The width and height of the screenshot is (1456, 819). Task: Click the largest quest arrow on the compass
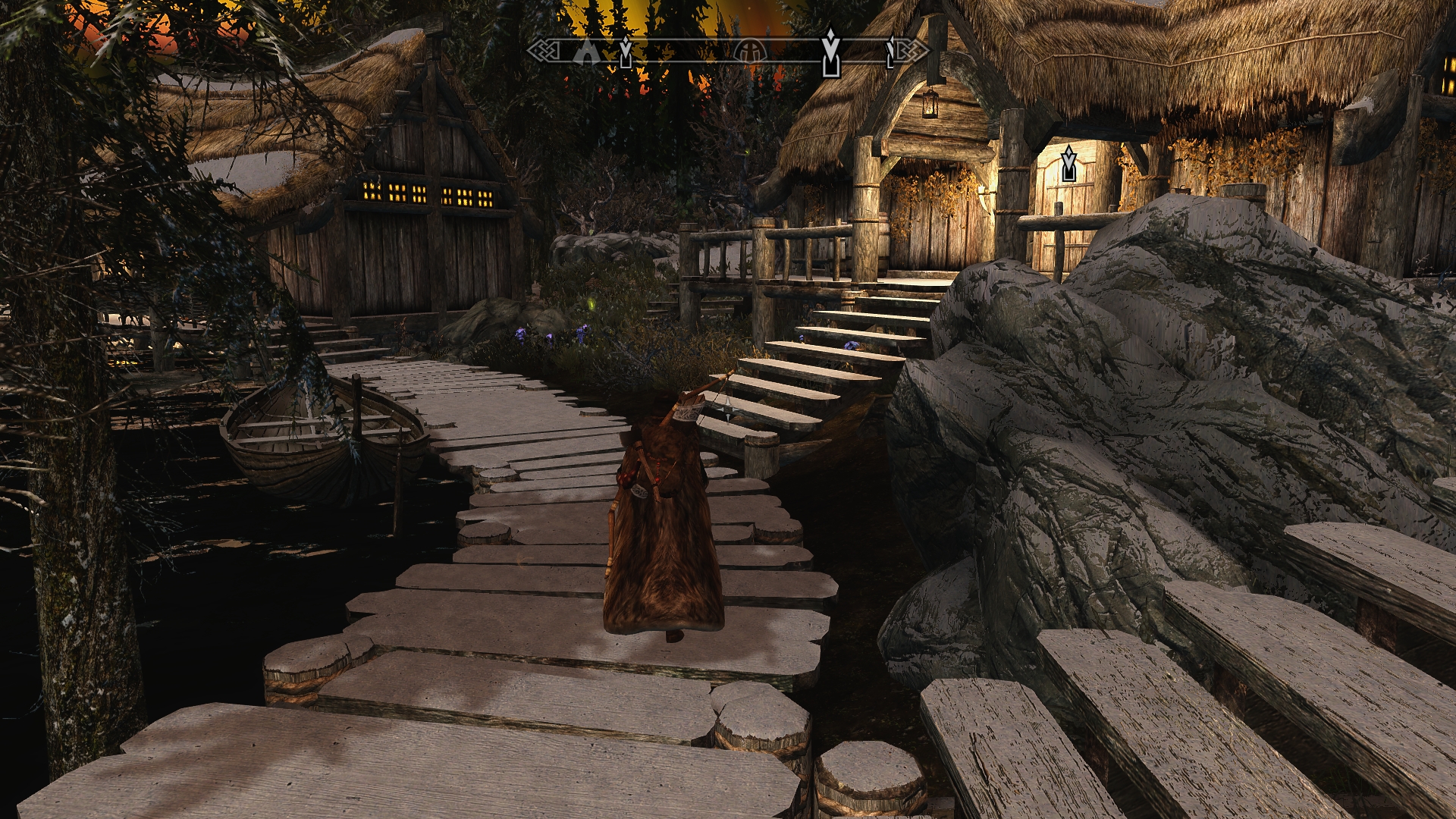pyautogui.click(x=831, y=52)
